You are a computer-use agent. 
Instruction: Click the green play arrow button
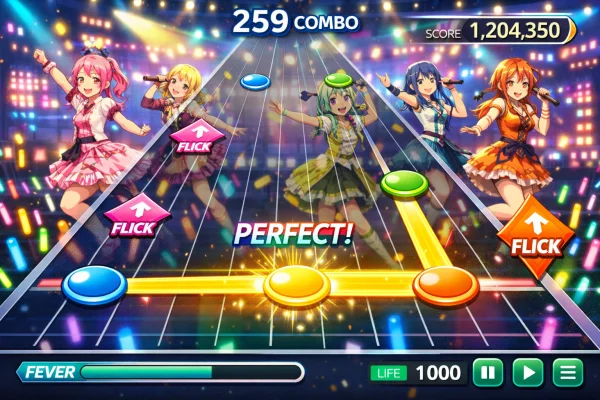pos(527,373)
